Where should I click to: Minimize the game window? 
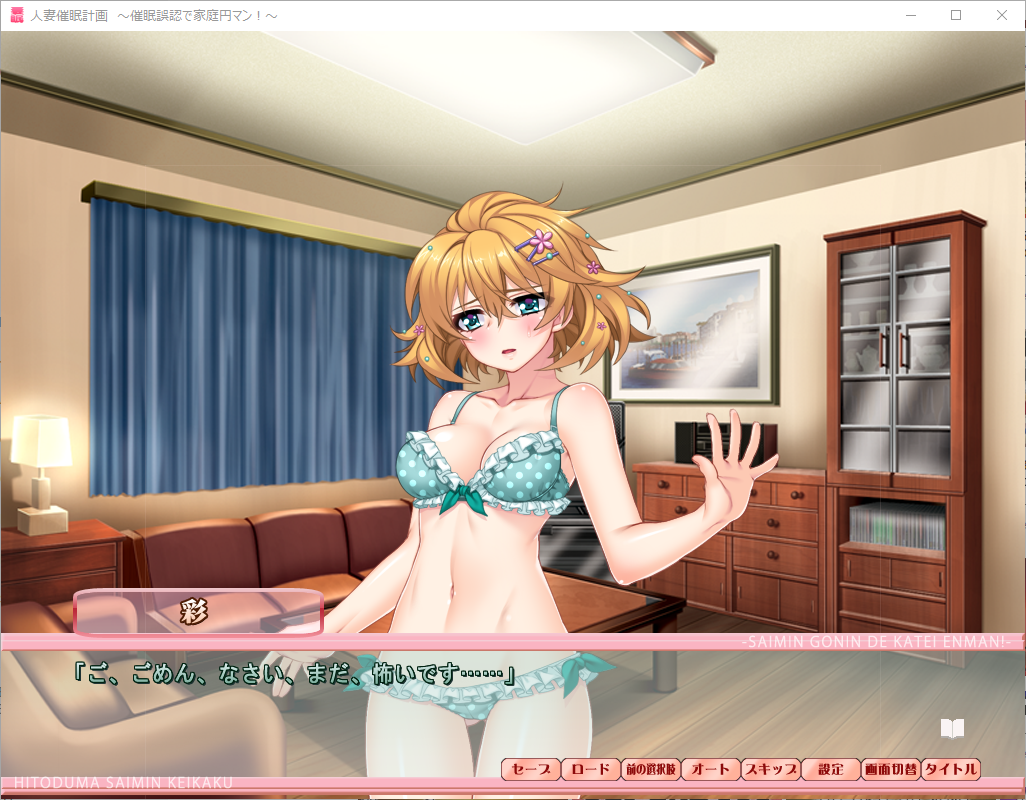[x=910, y=15]
